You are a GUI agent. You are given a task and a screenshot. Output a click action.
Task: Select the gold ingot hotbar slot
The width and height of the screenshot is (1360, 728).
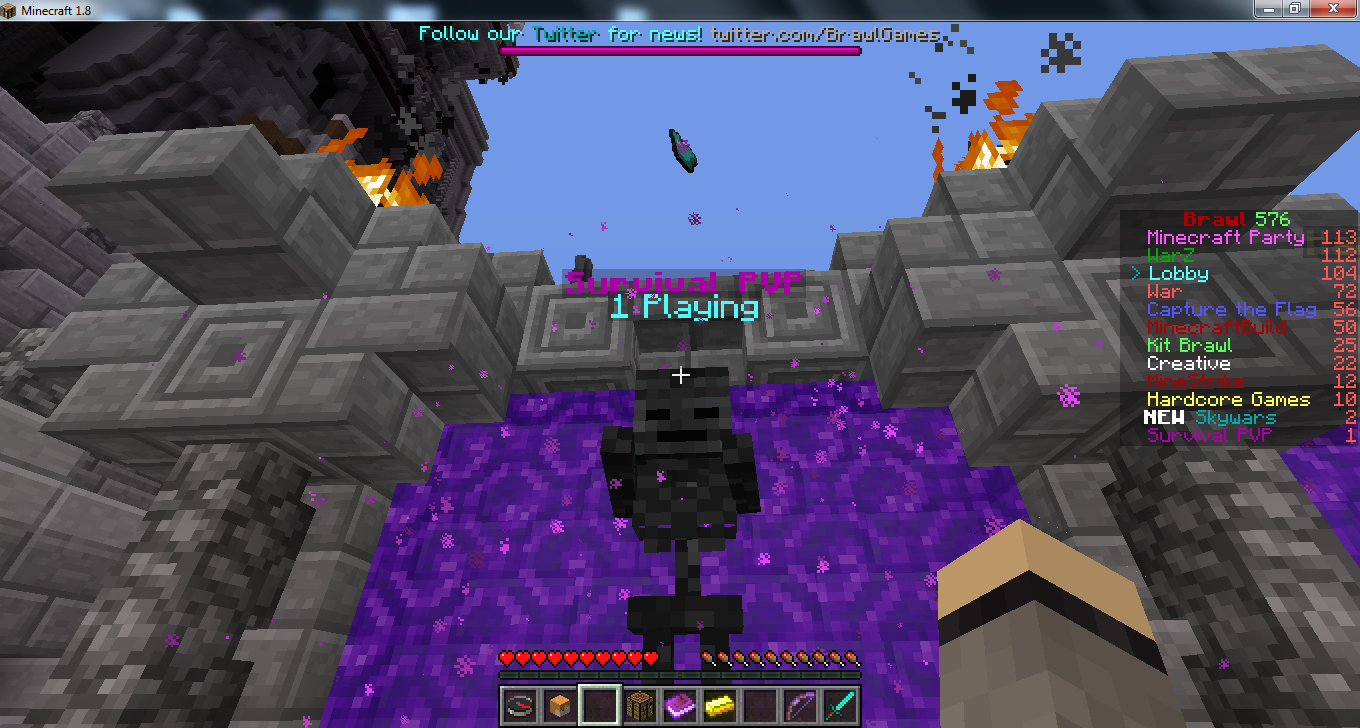tap(719, 705)
